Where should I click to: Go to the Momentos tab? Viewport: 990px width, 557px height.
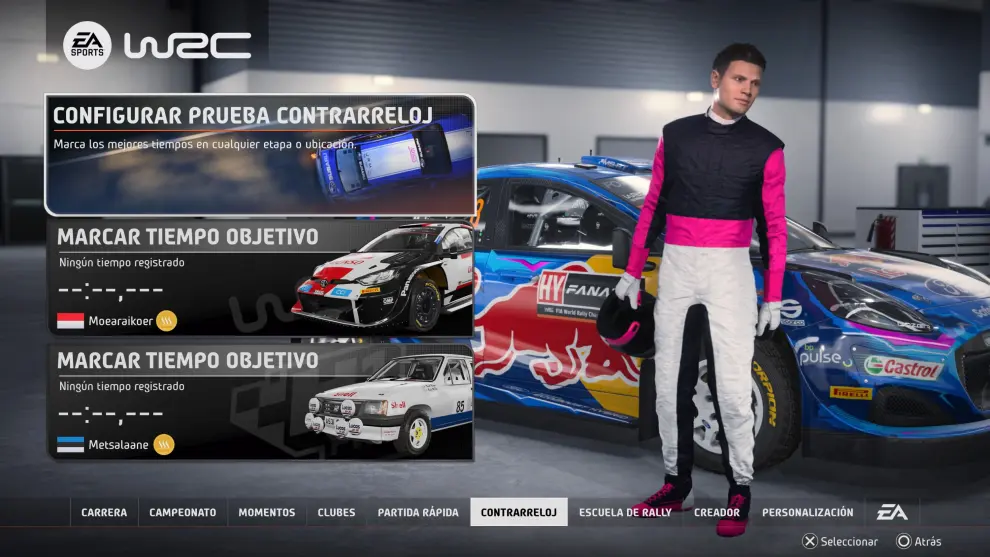(267, 512)
